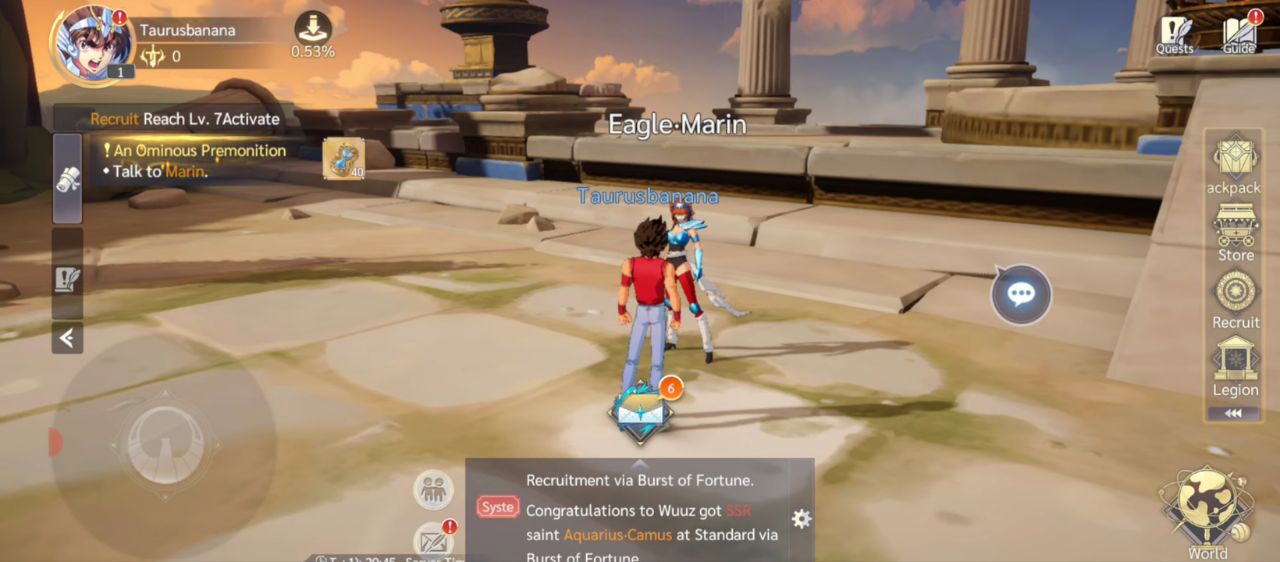The height and width of the screenshot is (562, 1280).
Task: Open the Backpack inventory
Action: 1236,165
